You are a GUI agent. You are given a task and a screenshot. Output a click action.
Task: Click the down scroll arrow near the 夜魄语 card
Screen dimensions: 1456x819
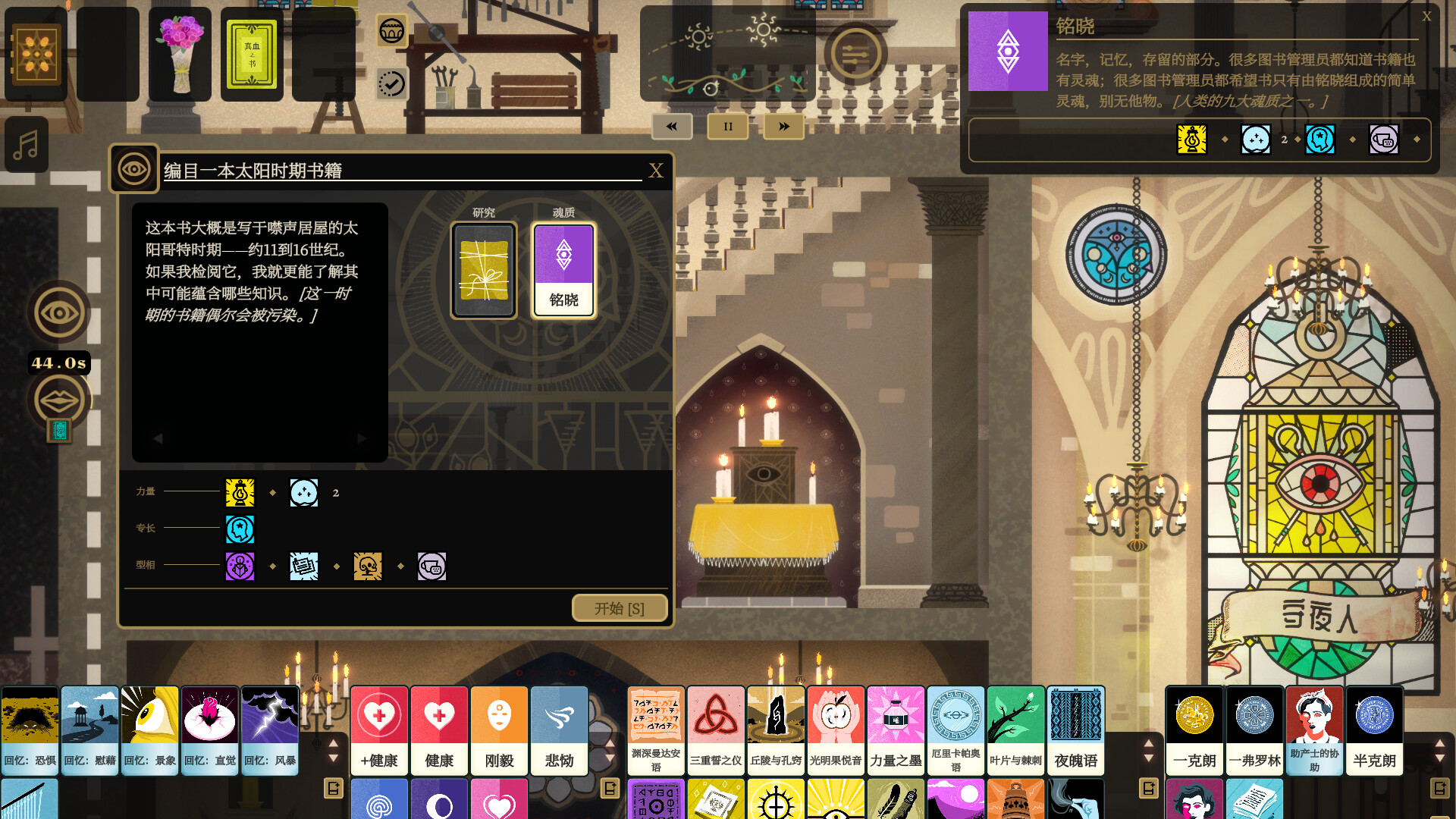[1149, 757]
